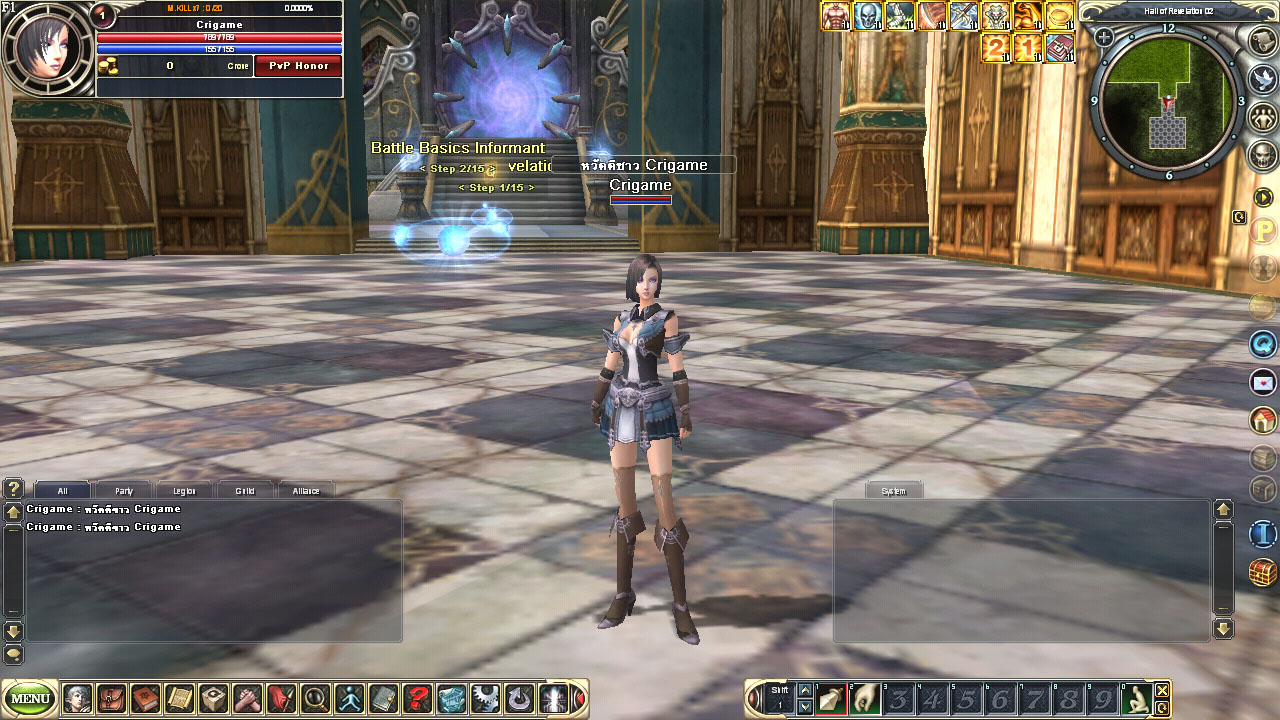Screen dimensions: 1280x720
Task: Open the character portrait icon in toolbar
Action: 77,697
